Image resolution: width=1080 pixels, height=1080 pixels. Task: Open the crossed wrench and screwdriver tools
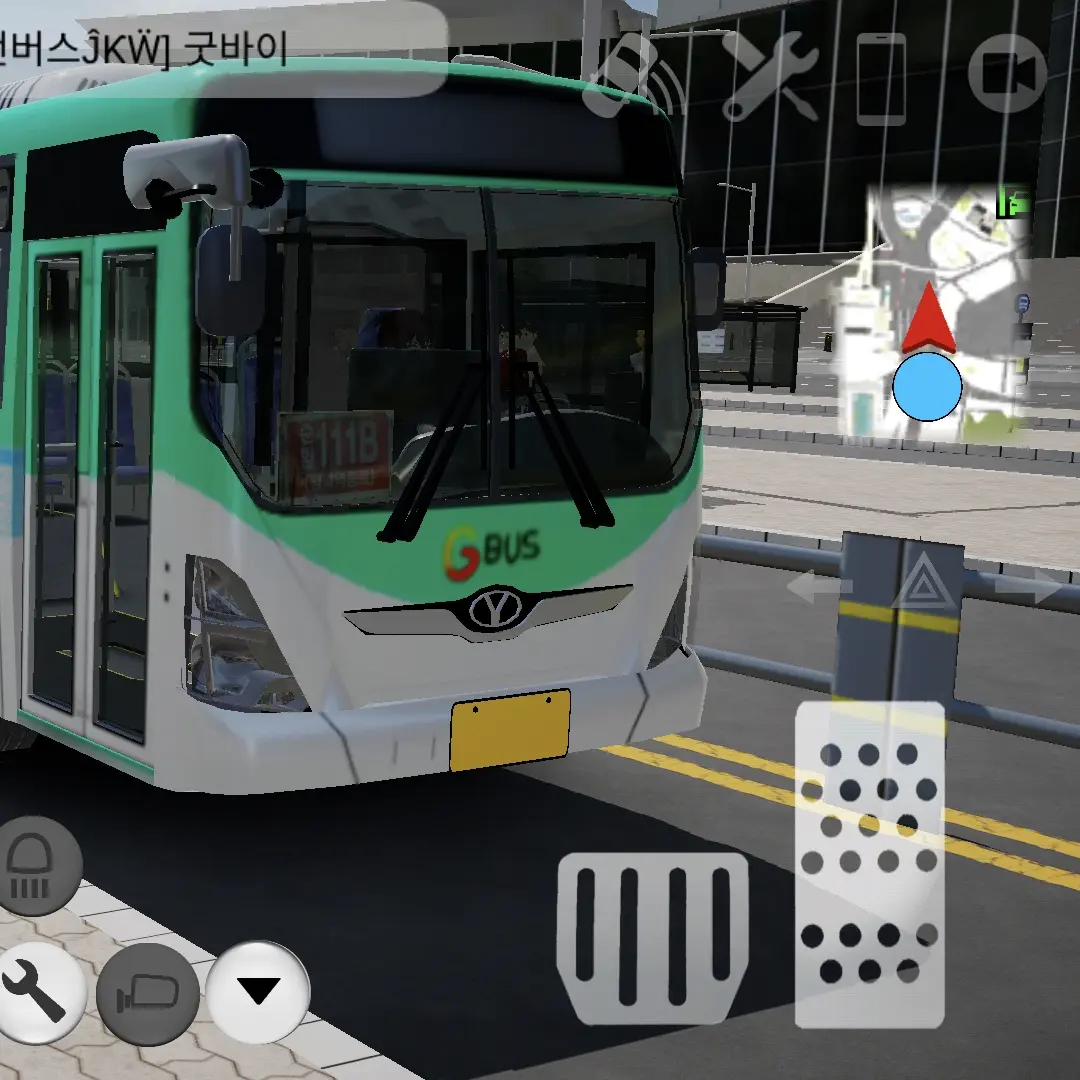click(769, 75)
